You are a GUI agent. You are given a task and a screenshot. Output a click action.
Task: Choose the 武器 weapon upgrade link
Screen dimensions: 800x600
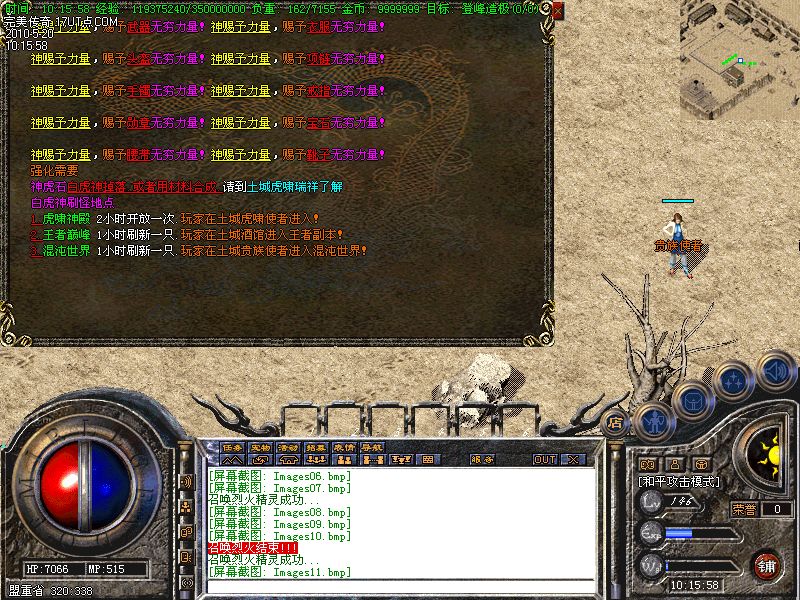pyautogui.click(x=139, y=27)
